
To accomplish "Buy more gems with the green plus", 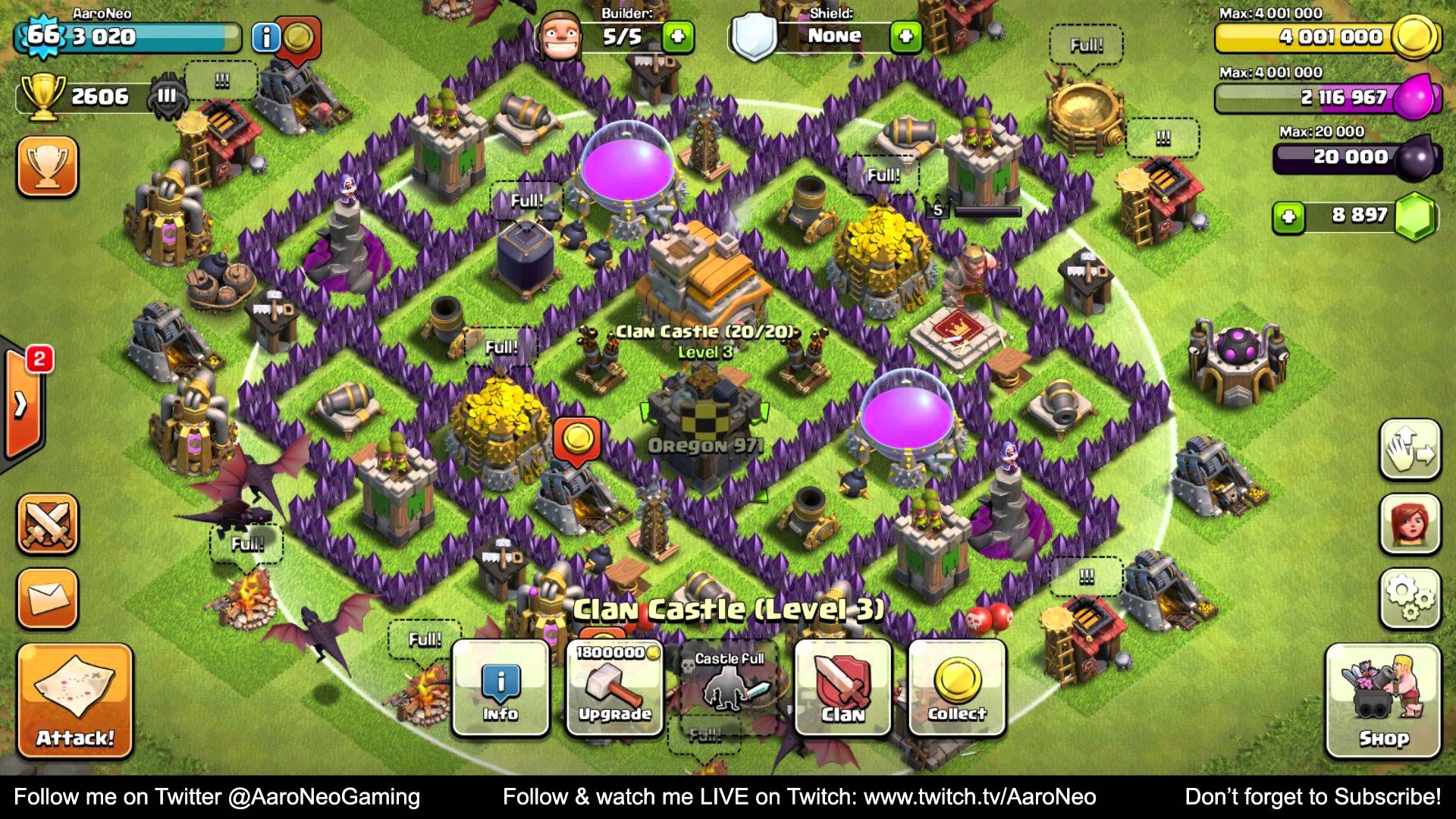I will click(x=1288, y=218).
